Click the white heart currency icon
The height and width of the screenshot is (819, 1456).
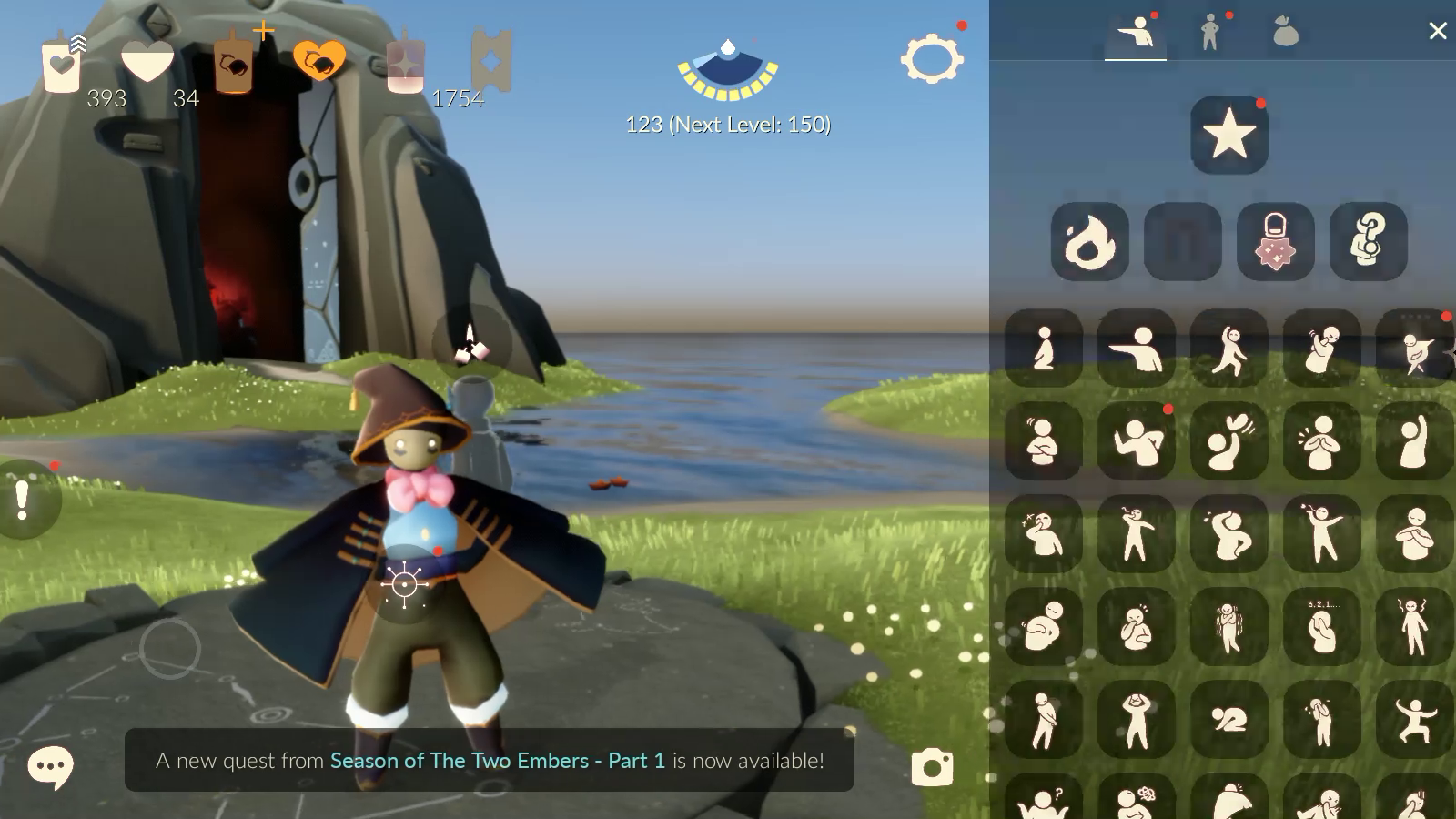pos(147,62)
